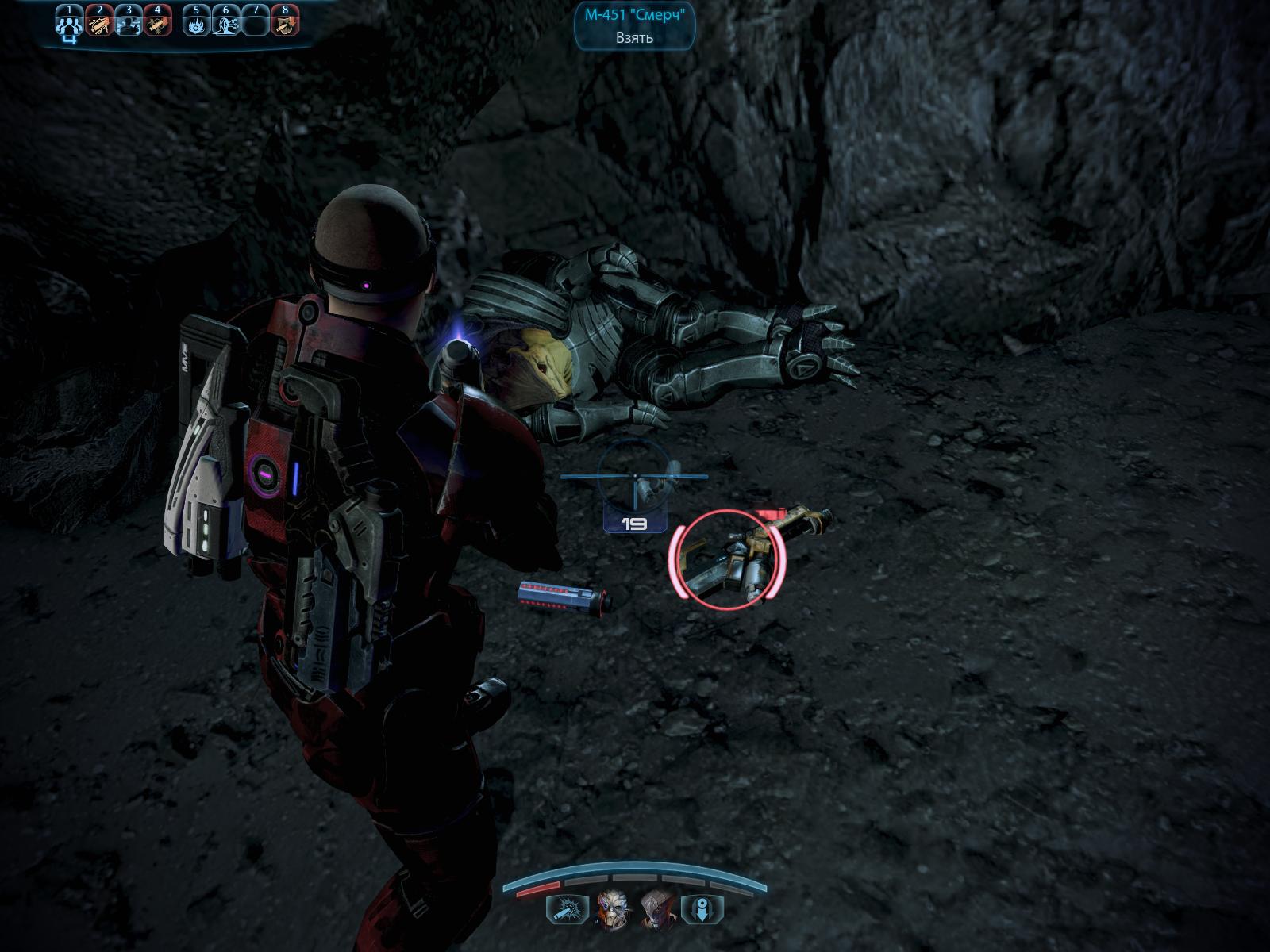Trigger the squadmate's downward-arrow power icon
Viewport: 1270px width, 952px height.
(701, 908)
